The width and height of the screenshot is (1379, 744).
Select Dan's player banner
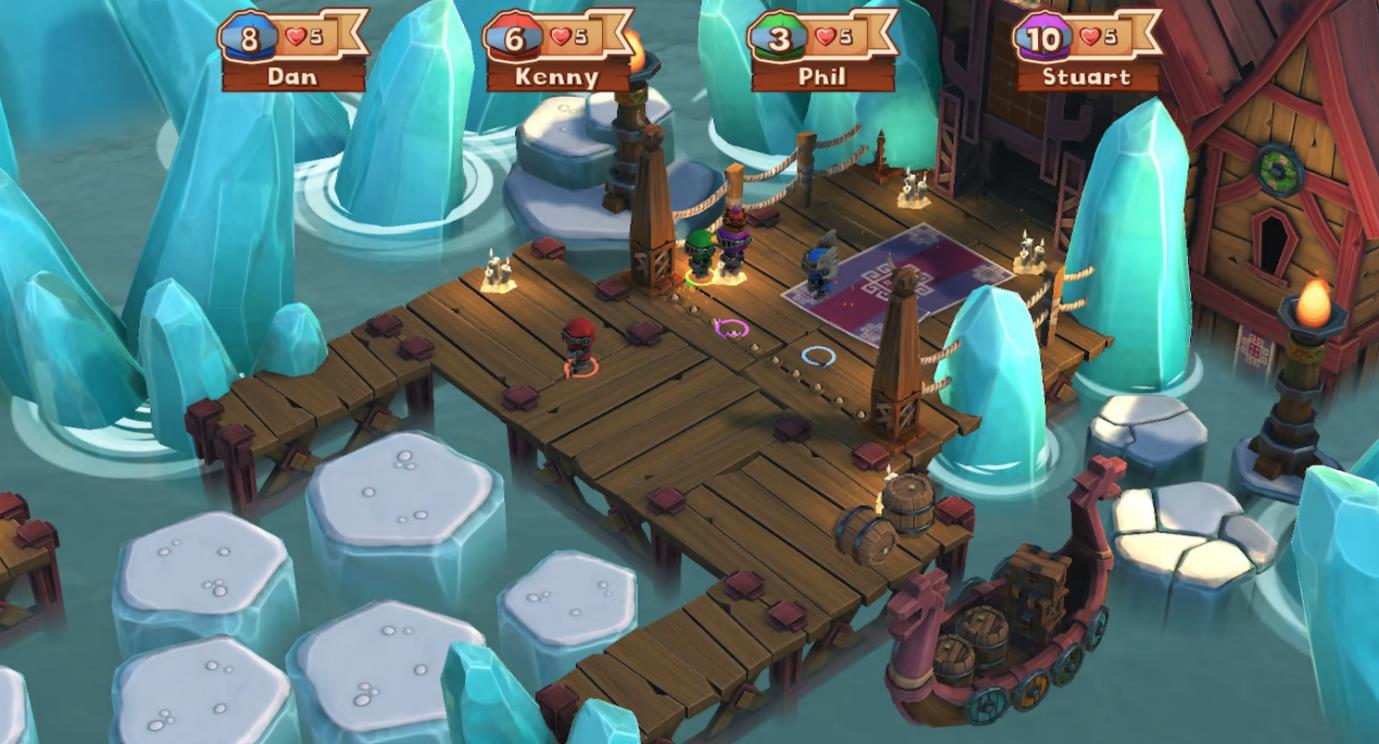[x=292, y=52]
